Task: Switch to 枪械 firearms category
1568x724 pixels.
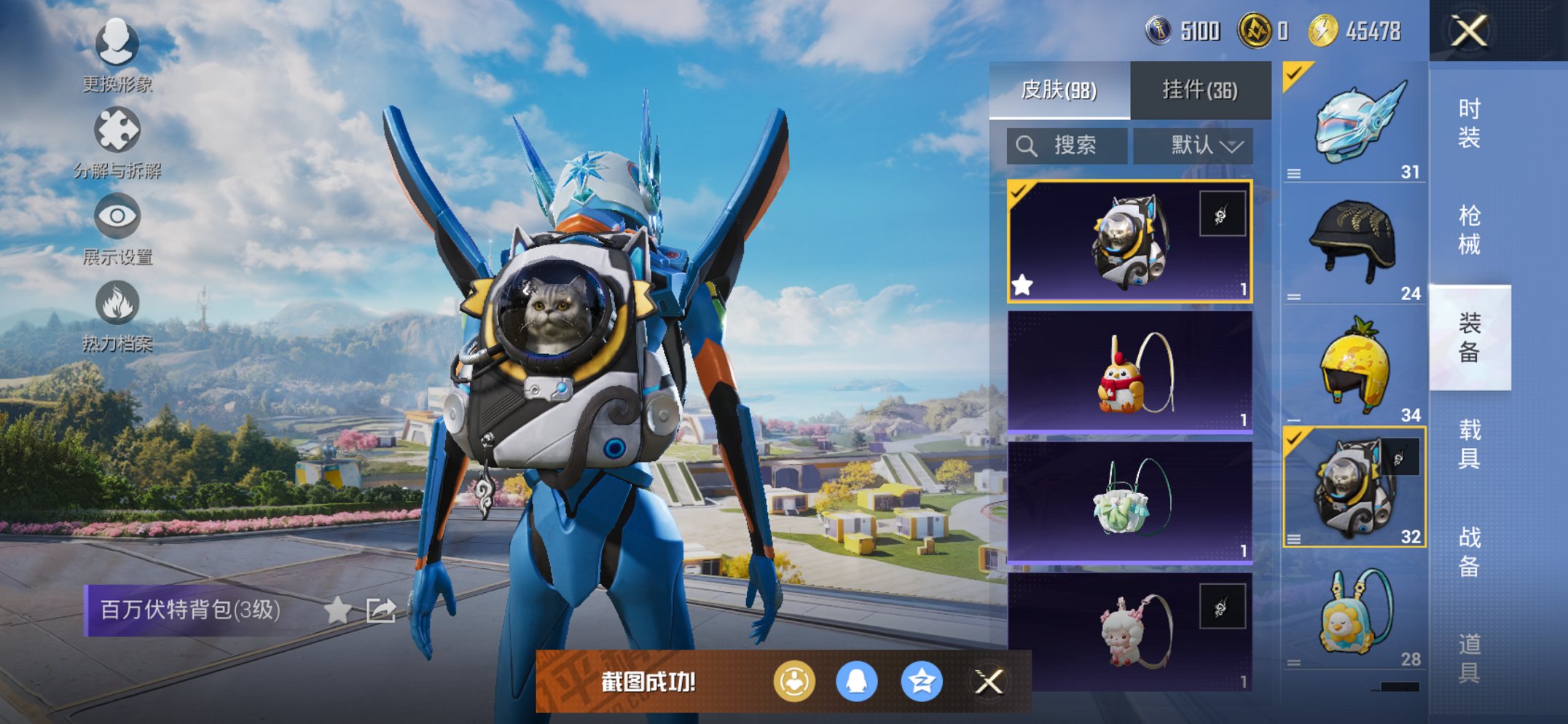Action: 1469,230
